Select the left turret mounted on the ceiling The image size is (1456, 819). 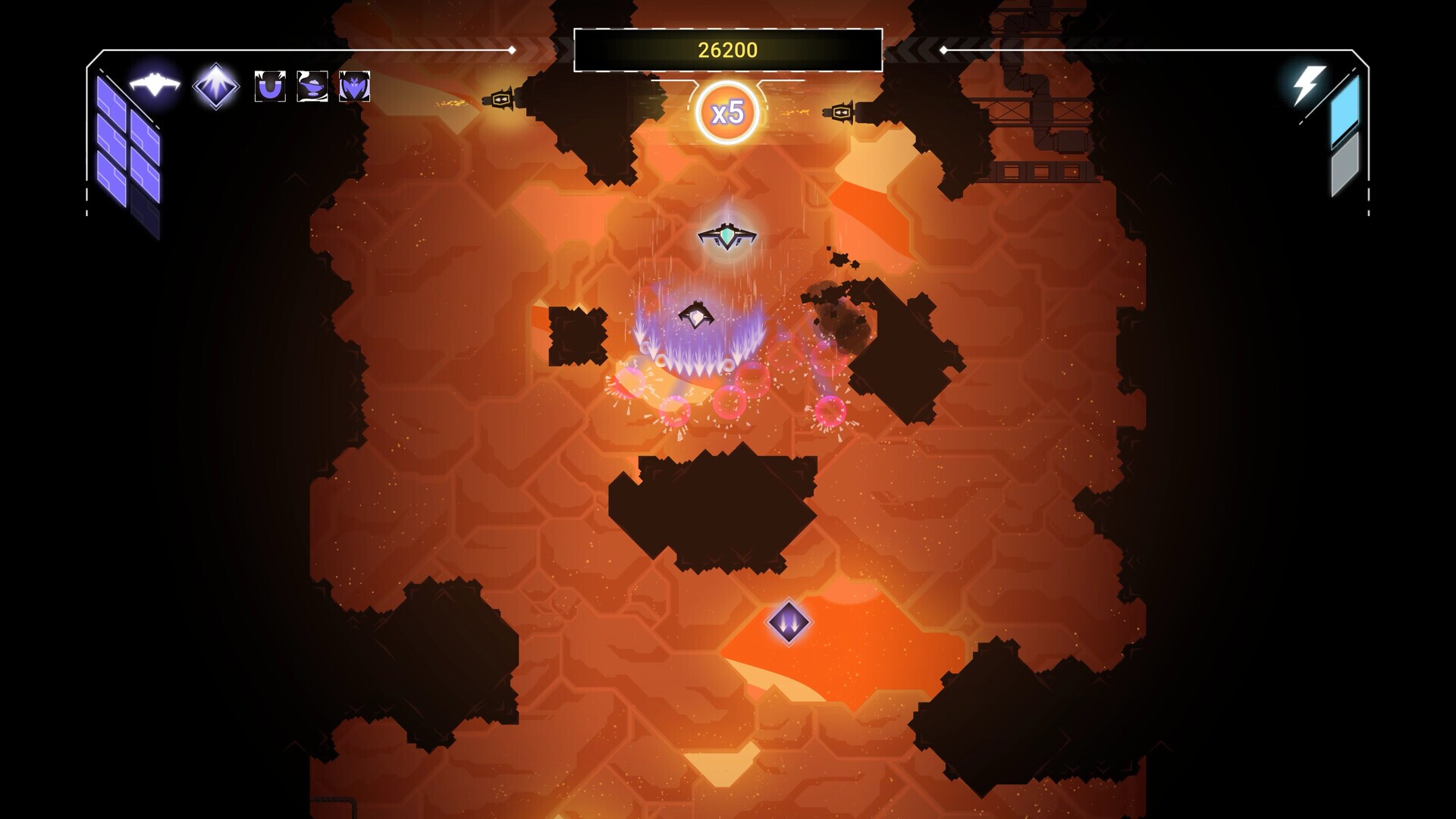500,99
